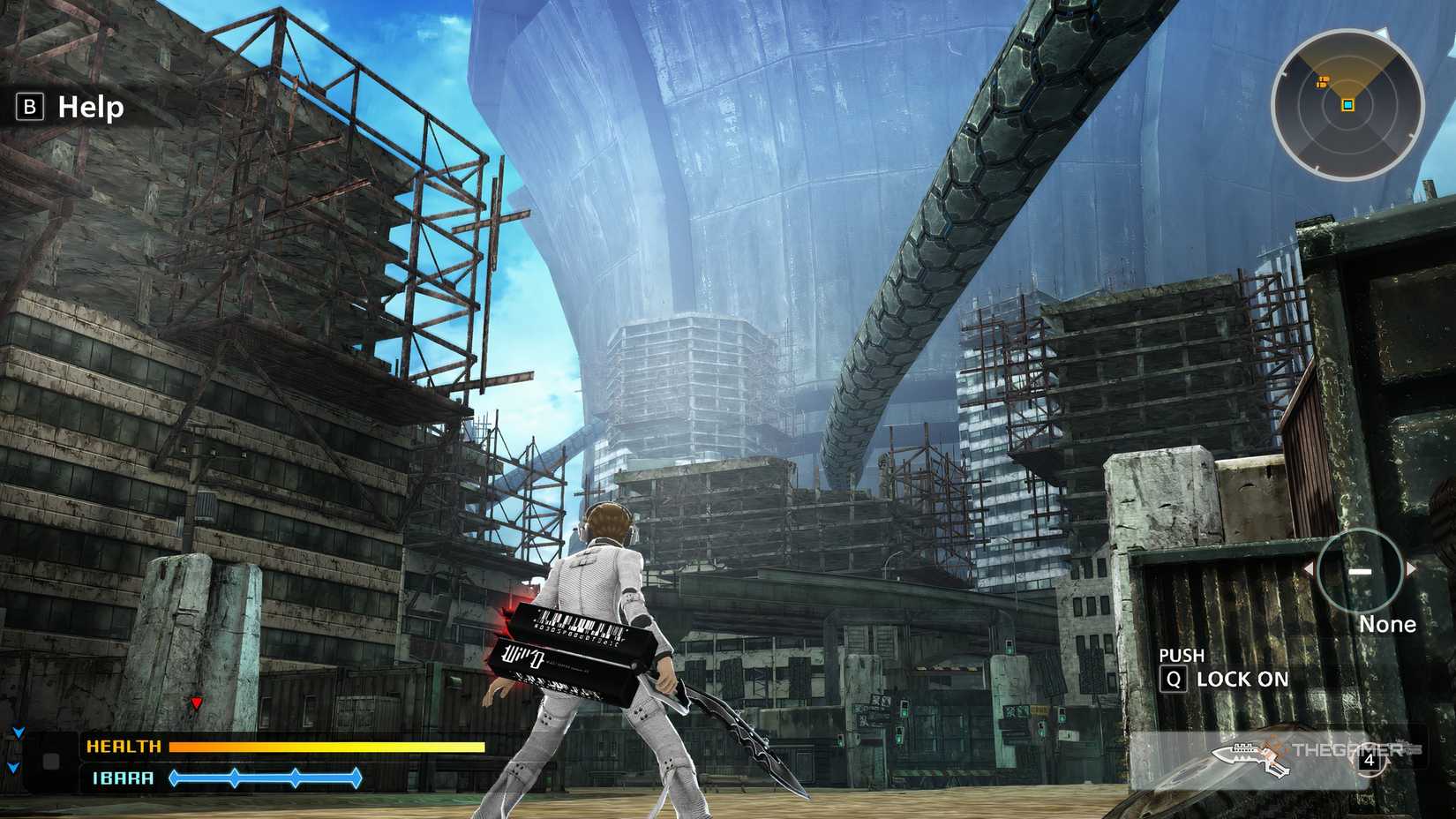This screenshot has width=1456, height=819.
Task: Select the yellow enemy marker on the minimap
Action: (x=1323, y=81)
